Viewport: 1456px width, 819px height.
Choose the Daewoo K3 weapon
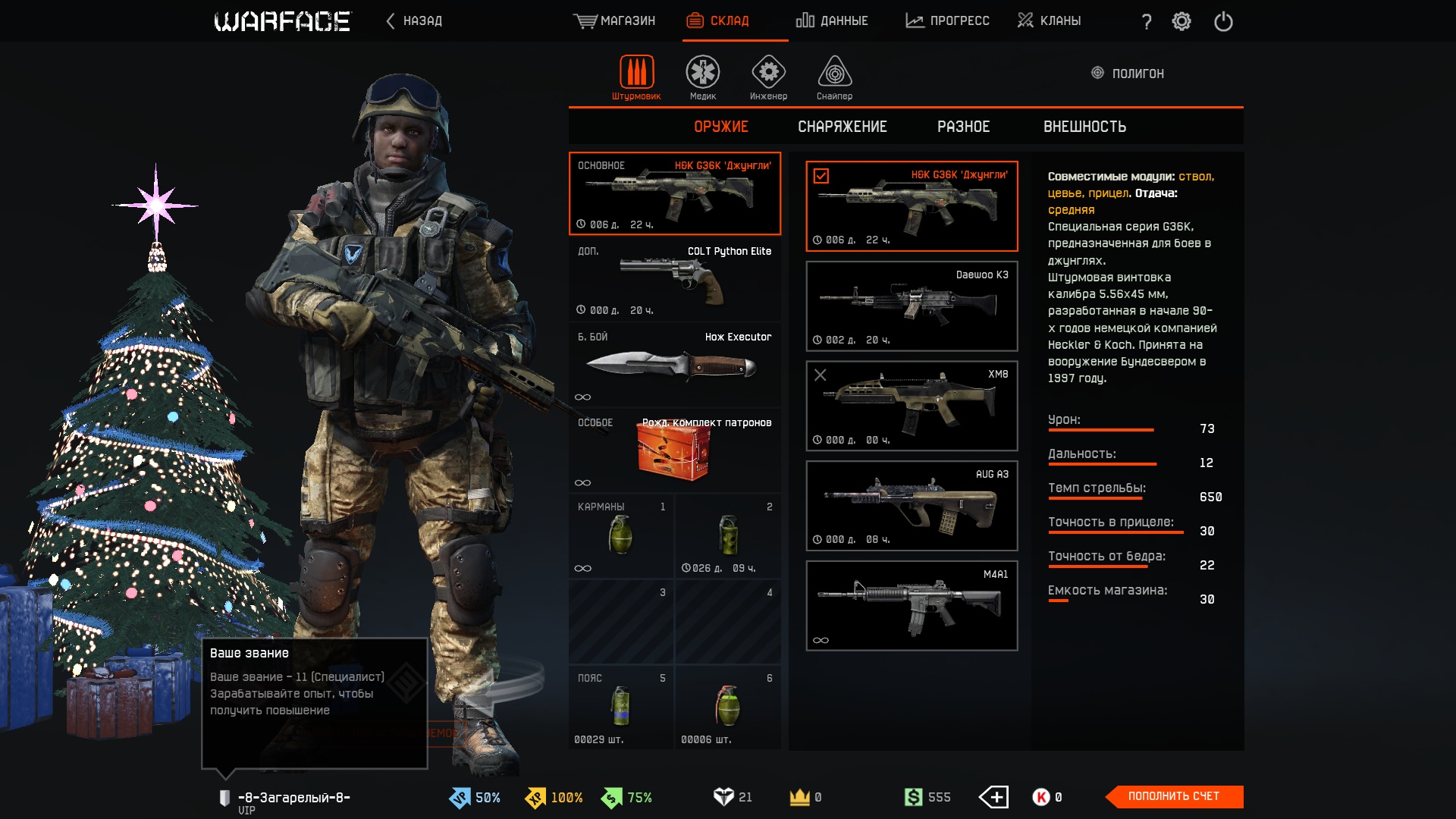pos(912,306)
